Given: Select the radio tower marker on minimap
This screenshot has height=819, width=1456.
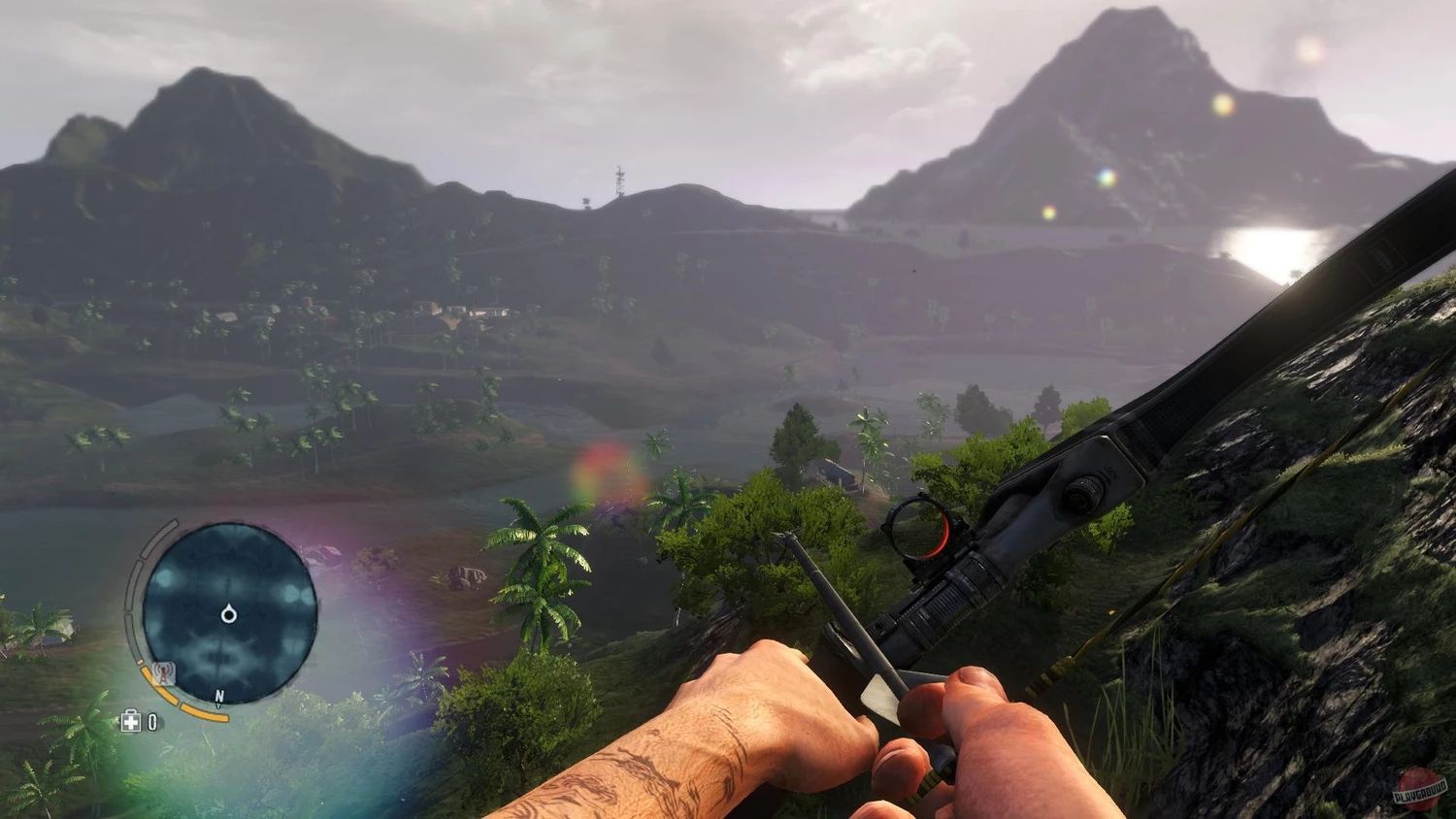Looking at the screenshot, I should [x=164, y=672].
